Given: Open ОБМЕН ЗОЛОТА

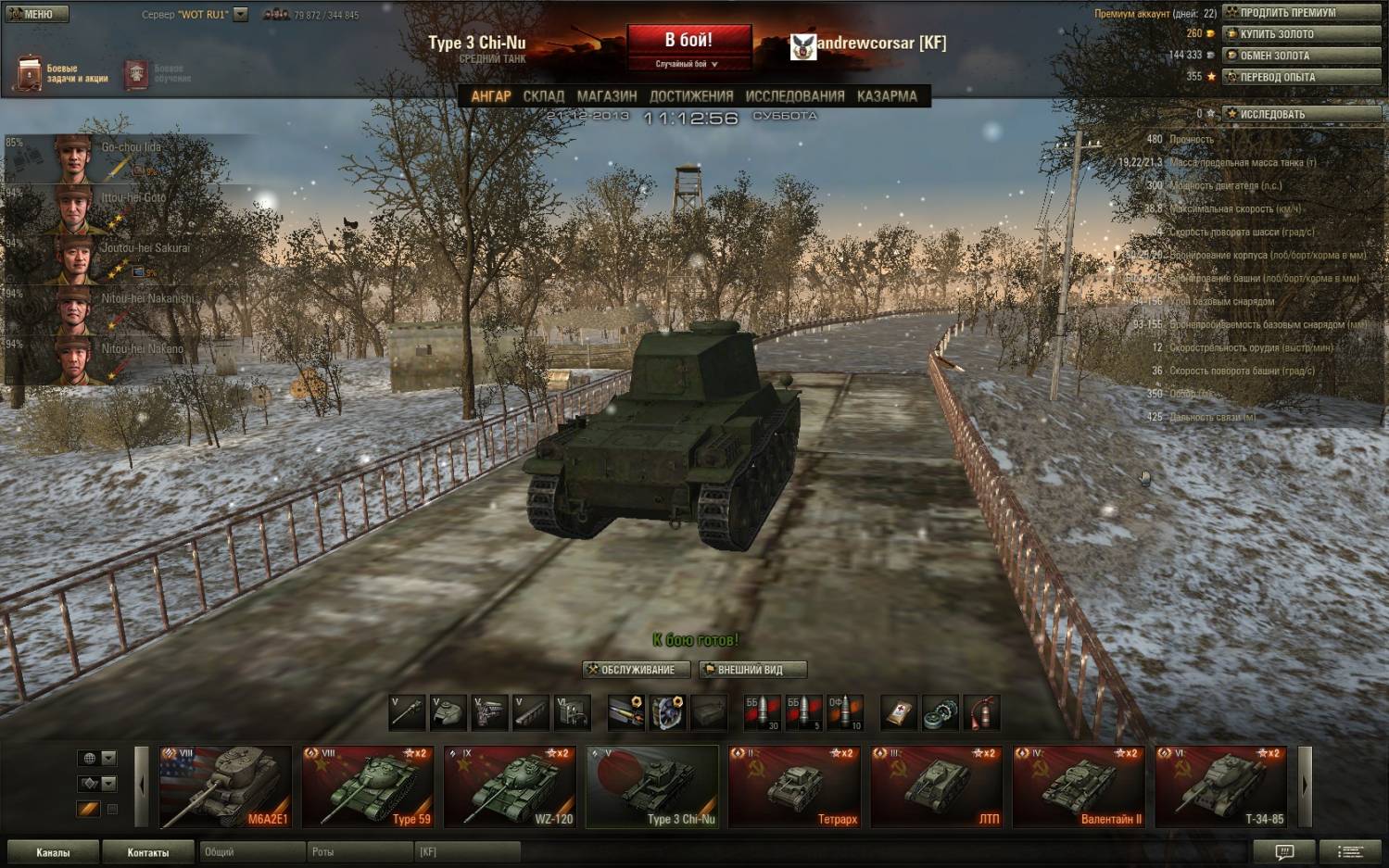Looking at the screenshot, I should pyautogui.click(x=1301, y=56).
